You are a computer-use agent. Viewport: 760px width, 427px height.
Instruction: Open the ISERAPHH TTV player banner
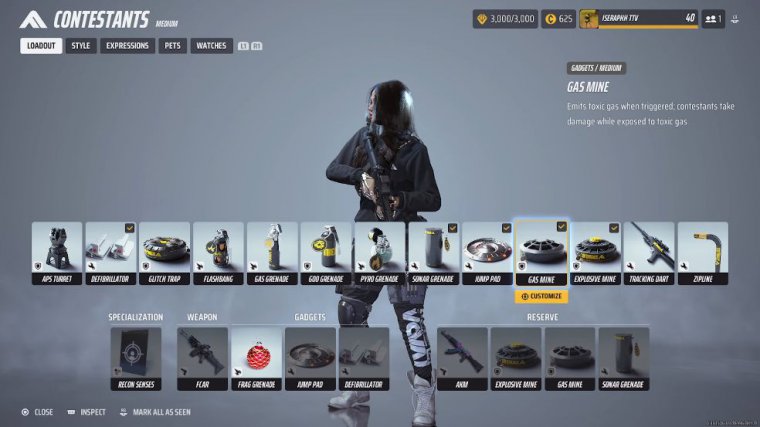[x=638, y=18]
